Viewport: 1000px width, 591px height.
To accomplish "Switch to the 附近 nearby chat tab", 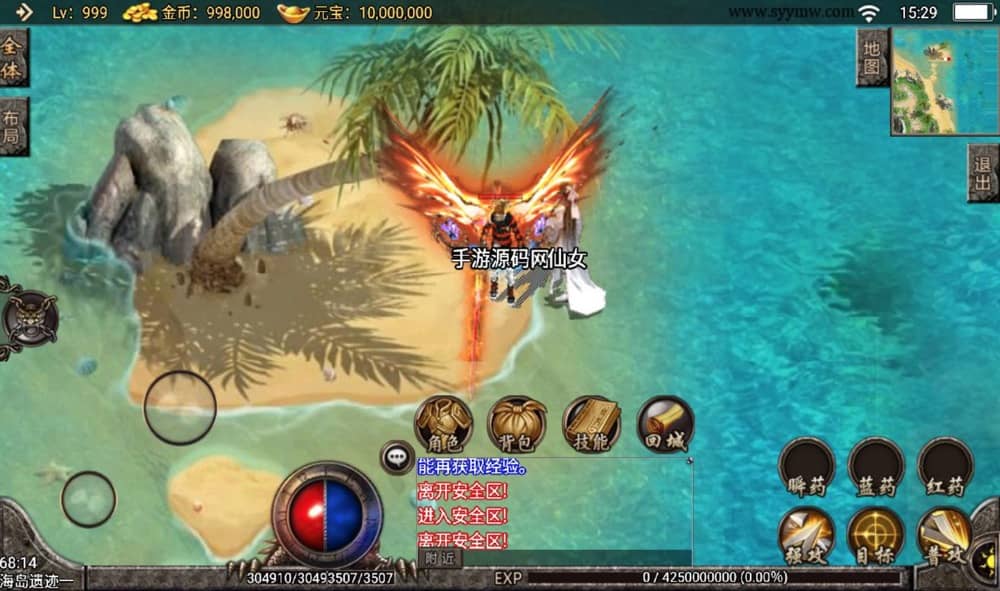I will click(439, 558).
